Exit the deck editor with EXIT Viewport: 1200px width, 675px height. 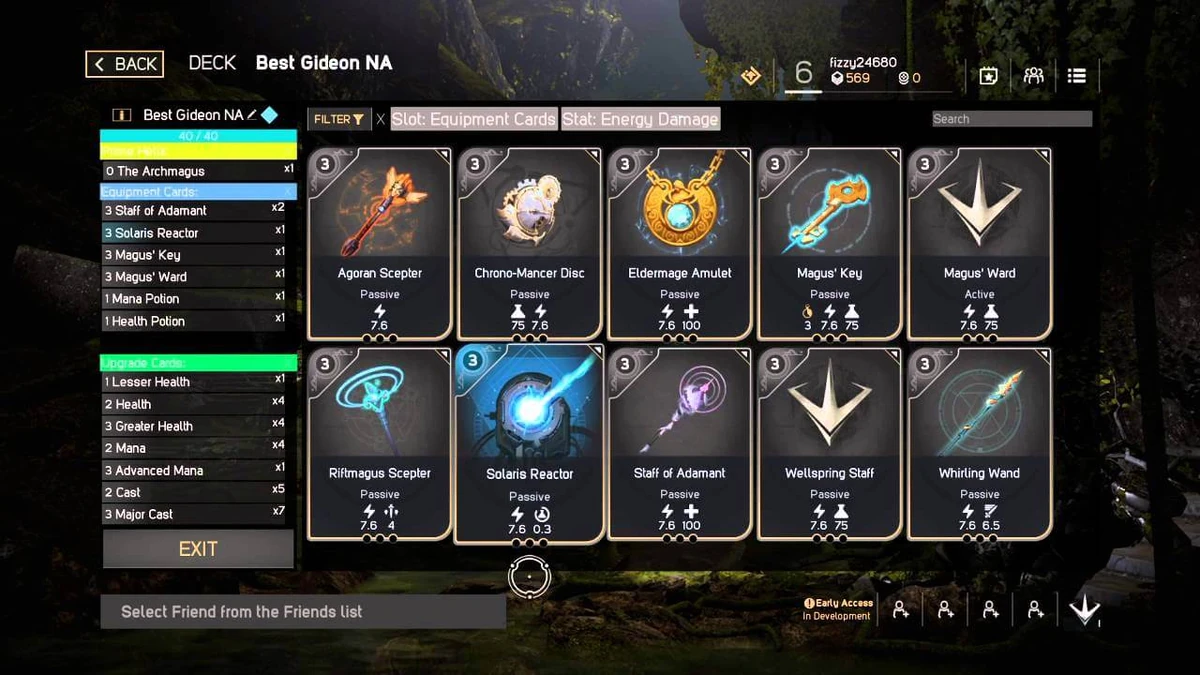(x=198, y=549)
